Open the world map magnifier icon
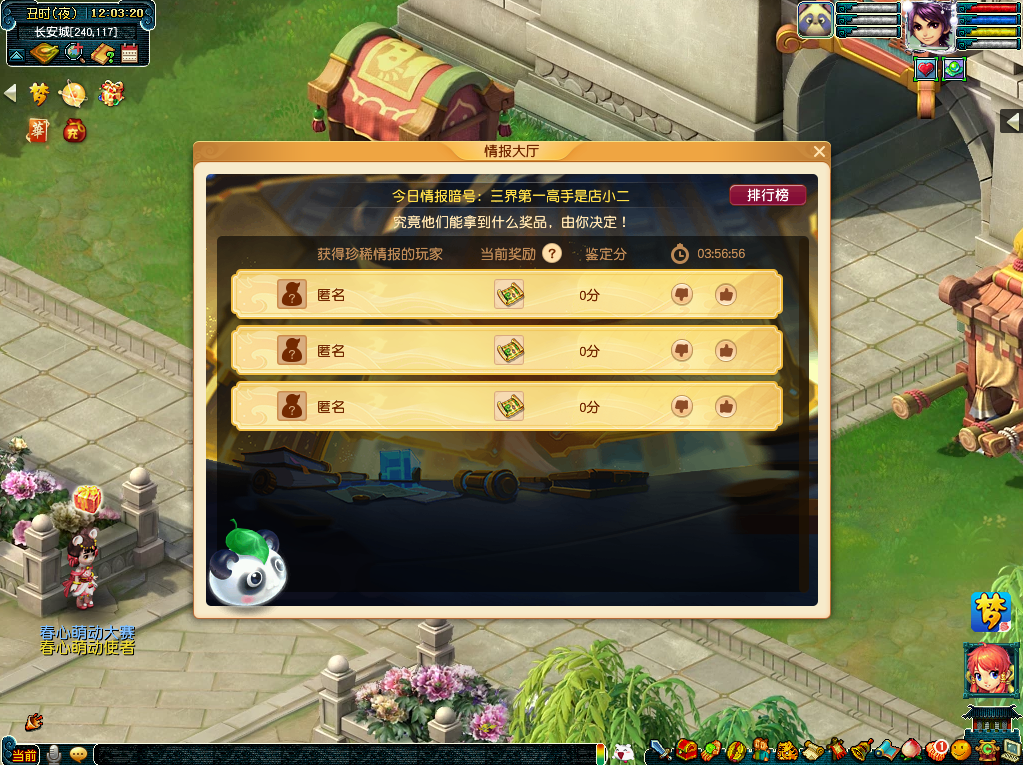1023x765 pixels. pos(73,54)
